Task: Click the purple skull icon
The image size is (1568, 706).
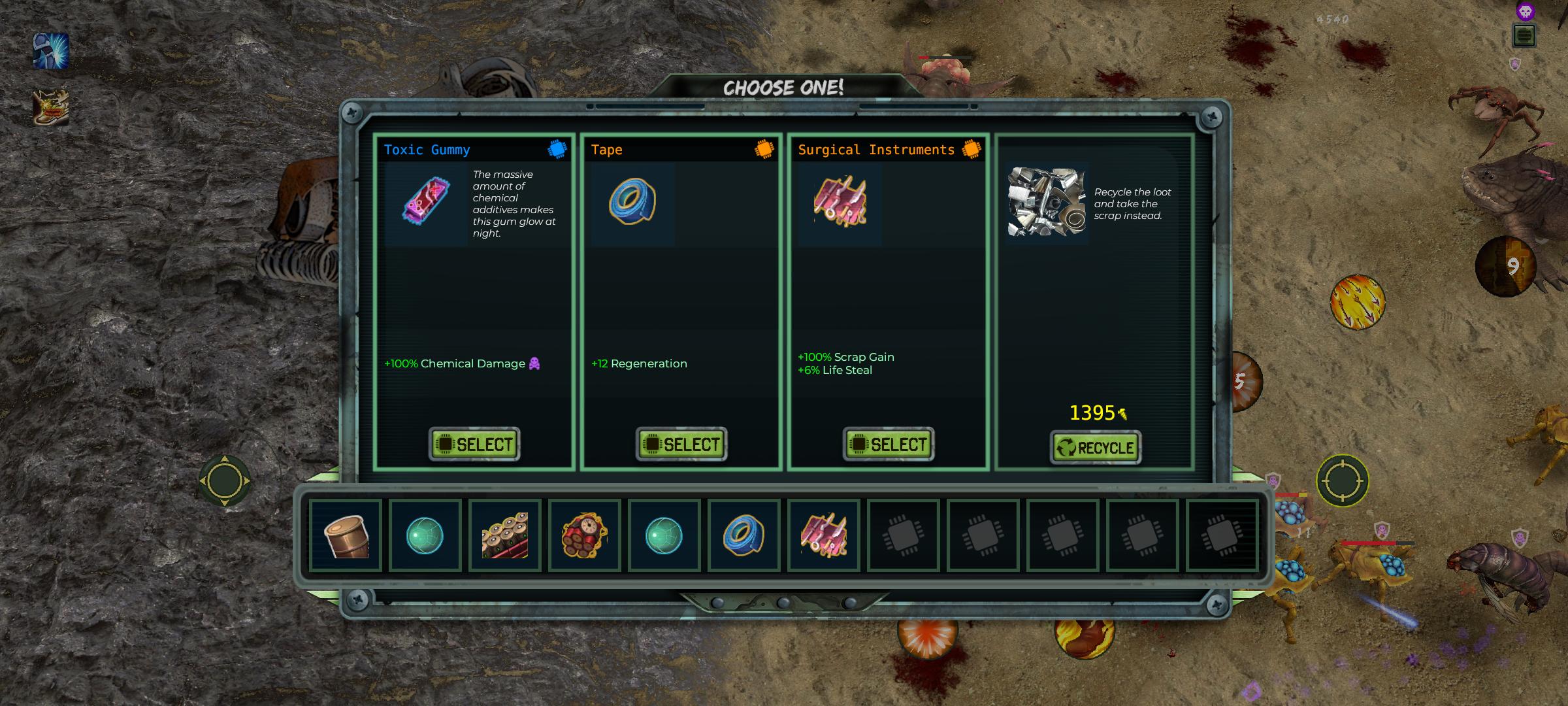Action: [1525, 12]
